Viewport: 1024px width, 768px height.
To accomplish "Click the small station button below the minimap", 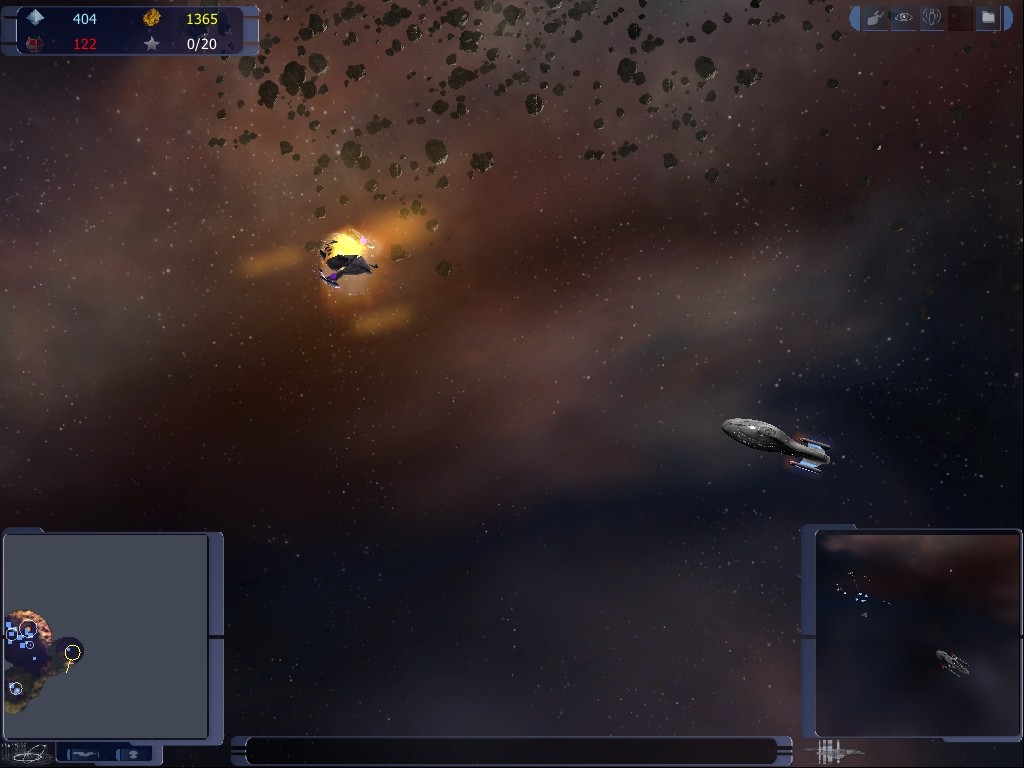I will (x=132, y=754).
